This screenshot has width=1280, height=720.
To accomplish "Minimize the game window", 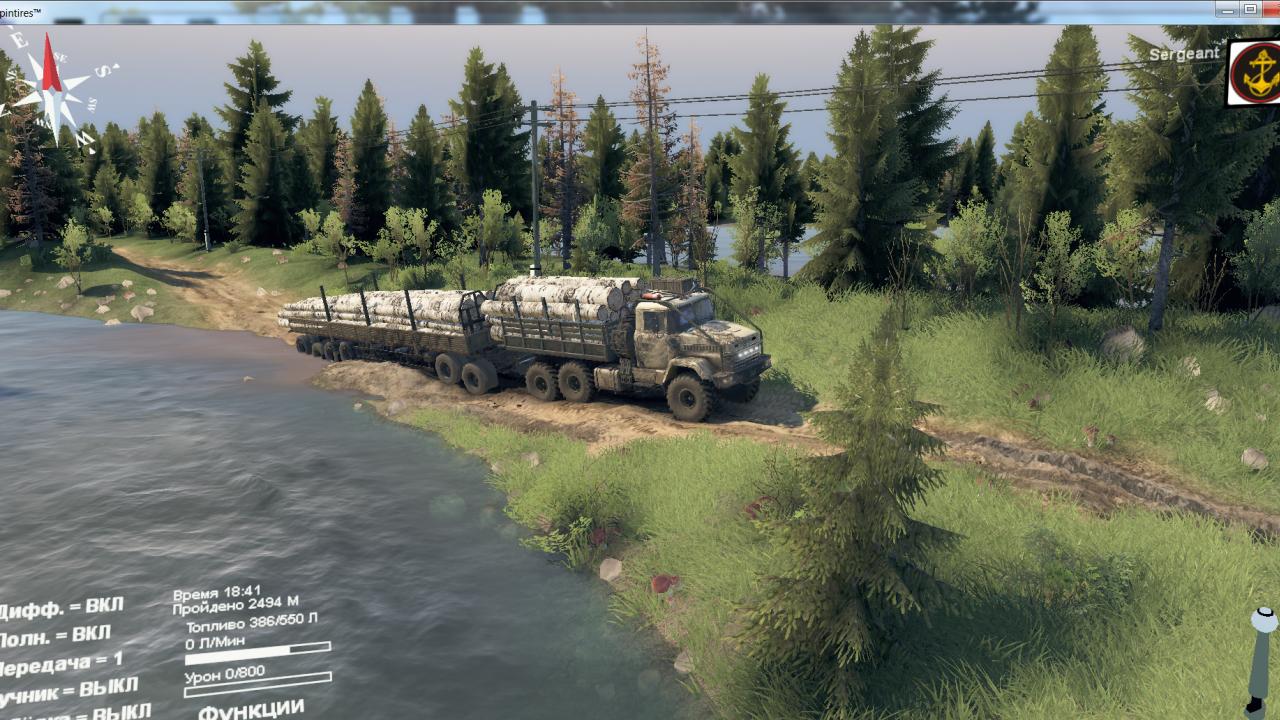I will pyautogui.click(x=1226, y=9).
